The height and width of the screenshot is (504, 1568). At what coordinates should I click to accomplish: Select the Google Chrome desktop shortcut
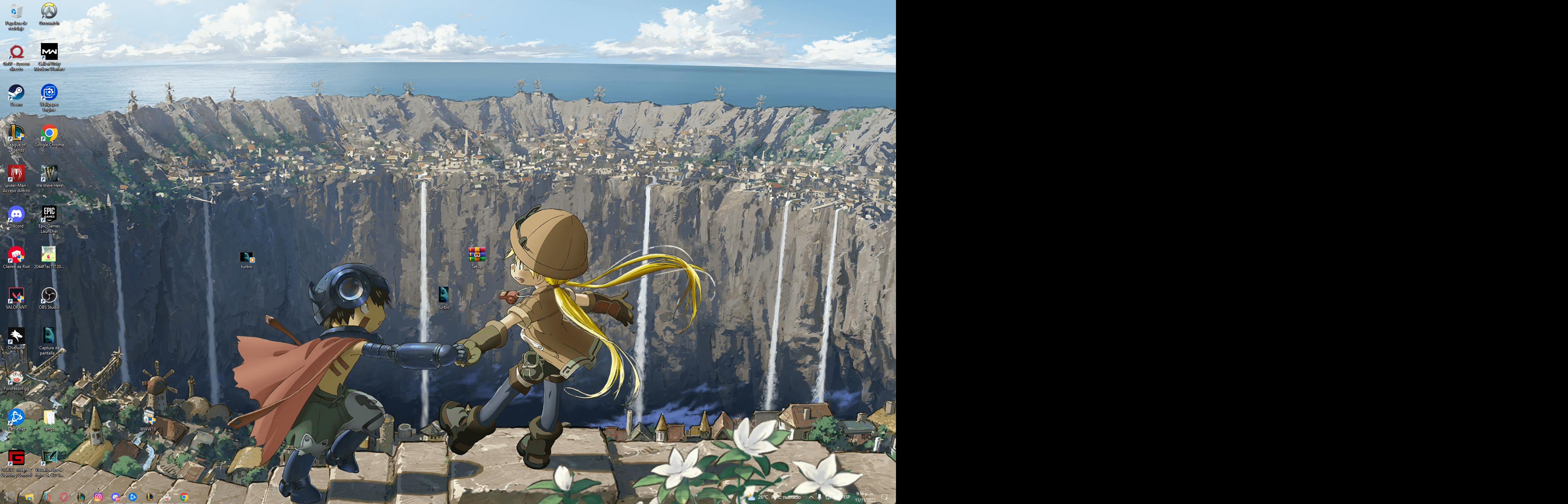pyautogui.click(x=49, y=134)
